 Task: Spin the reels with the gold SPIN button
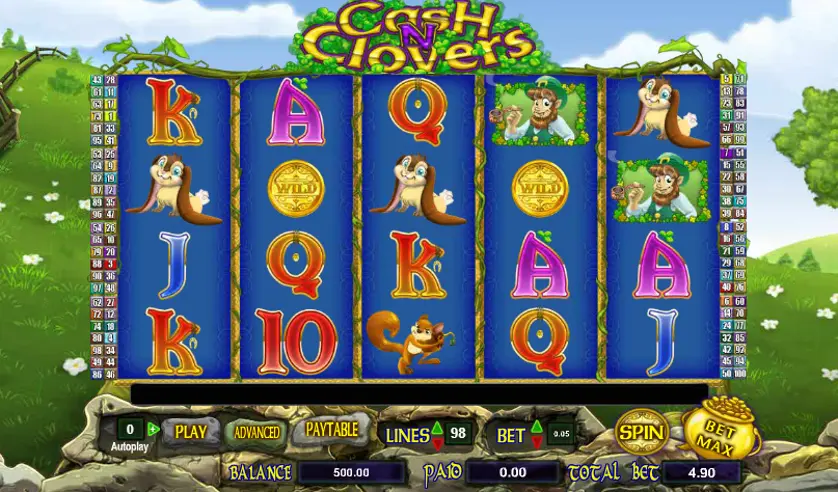(x=642, y=432)
